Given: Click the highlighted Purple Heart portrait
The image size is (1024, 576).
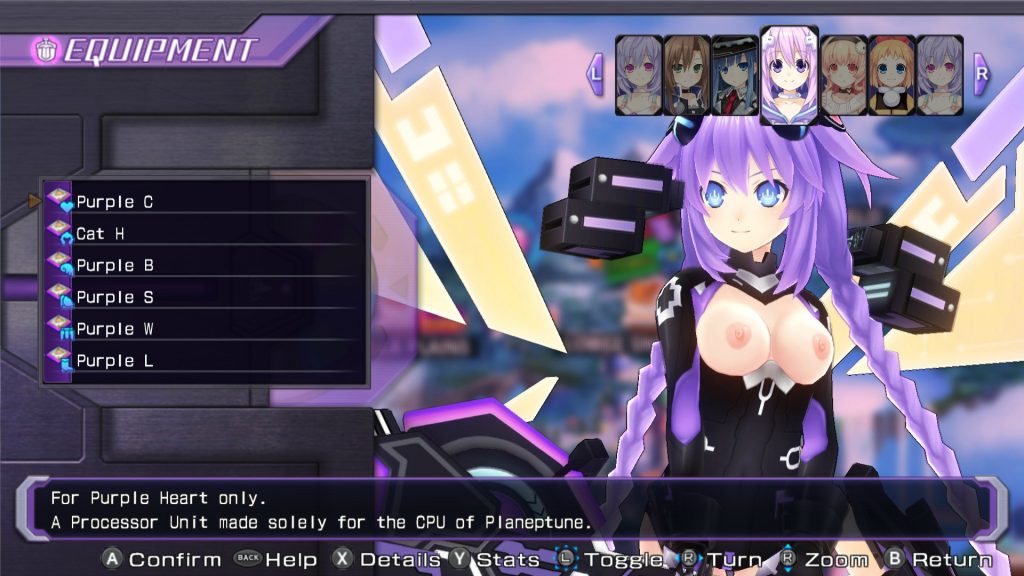Looking at the screenshot, I should coord(789,72).
